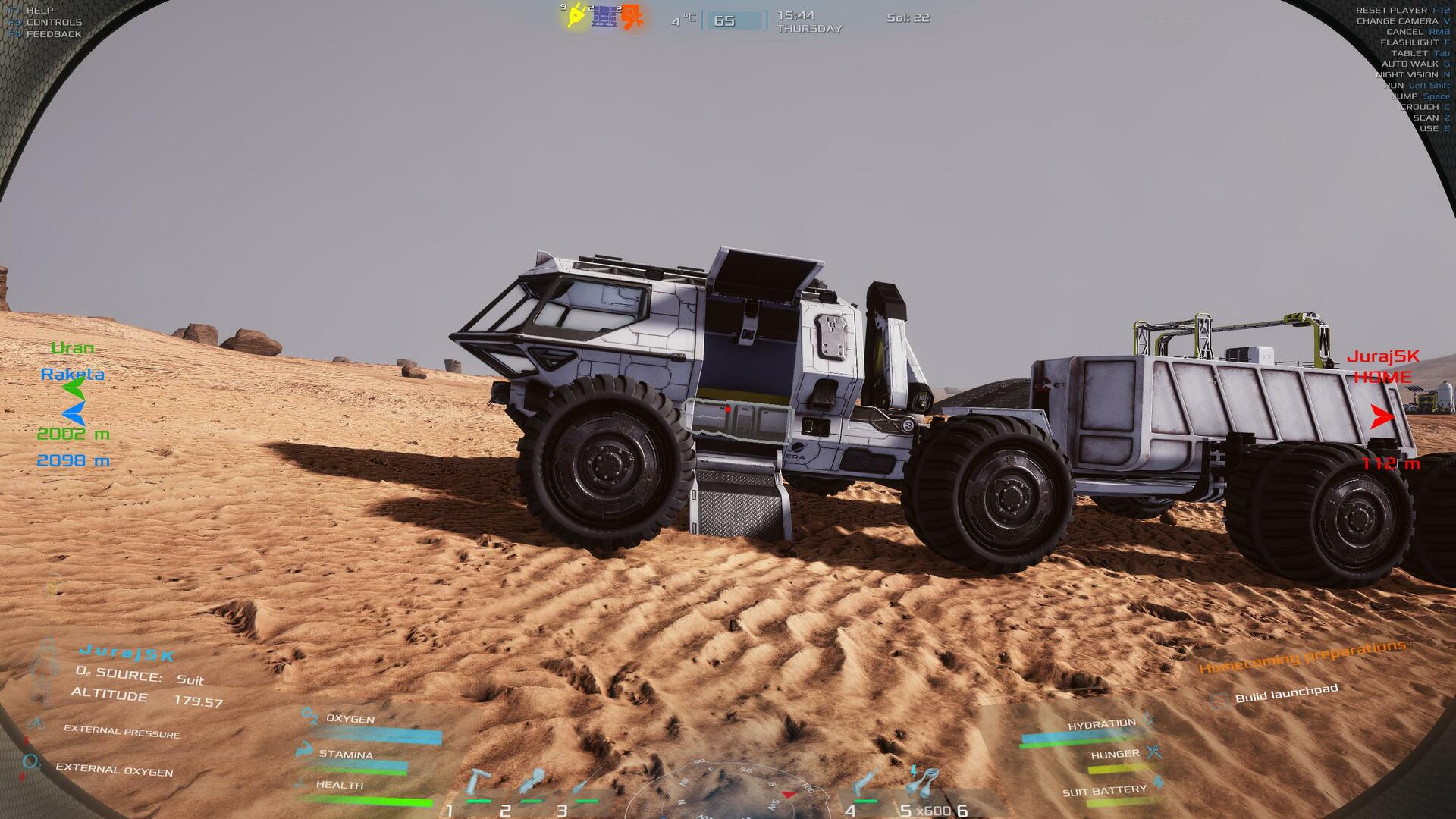Click the blue Raketa waypoint arrow
The height and width of the screenshot is (819, 1456).
tap(74, 413)
